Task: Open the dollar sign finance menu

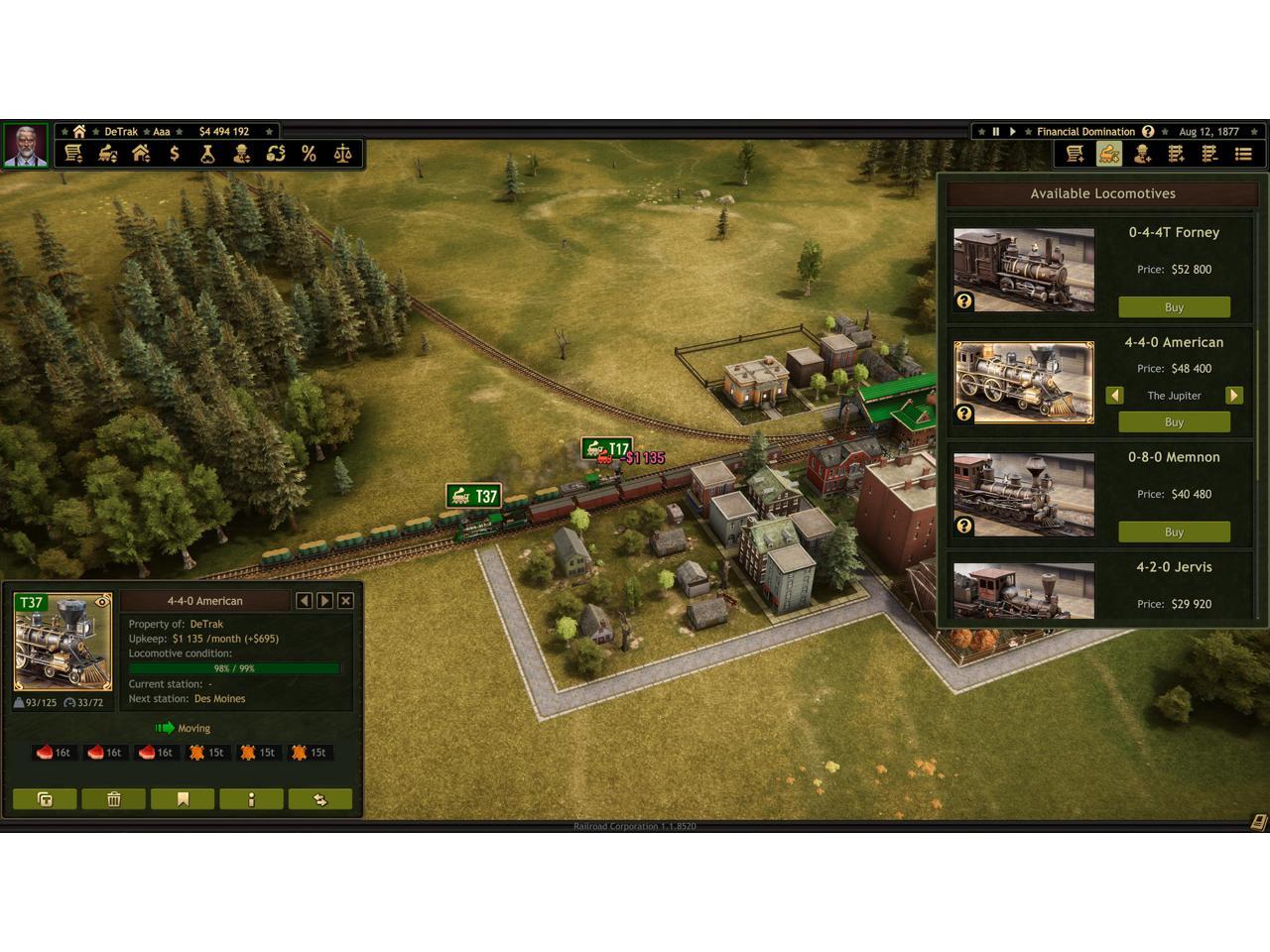Action: click(x=175, y=154)
